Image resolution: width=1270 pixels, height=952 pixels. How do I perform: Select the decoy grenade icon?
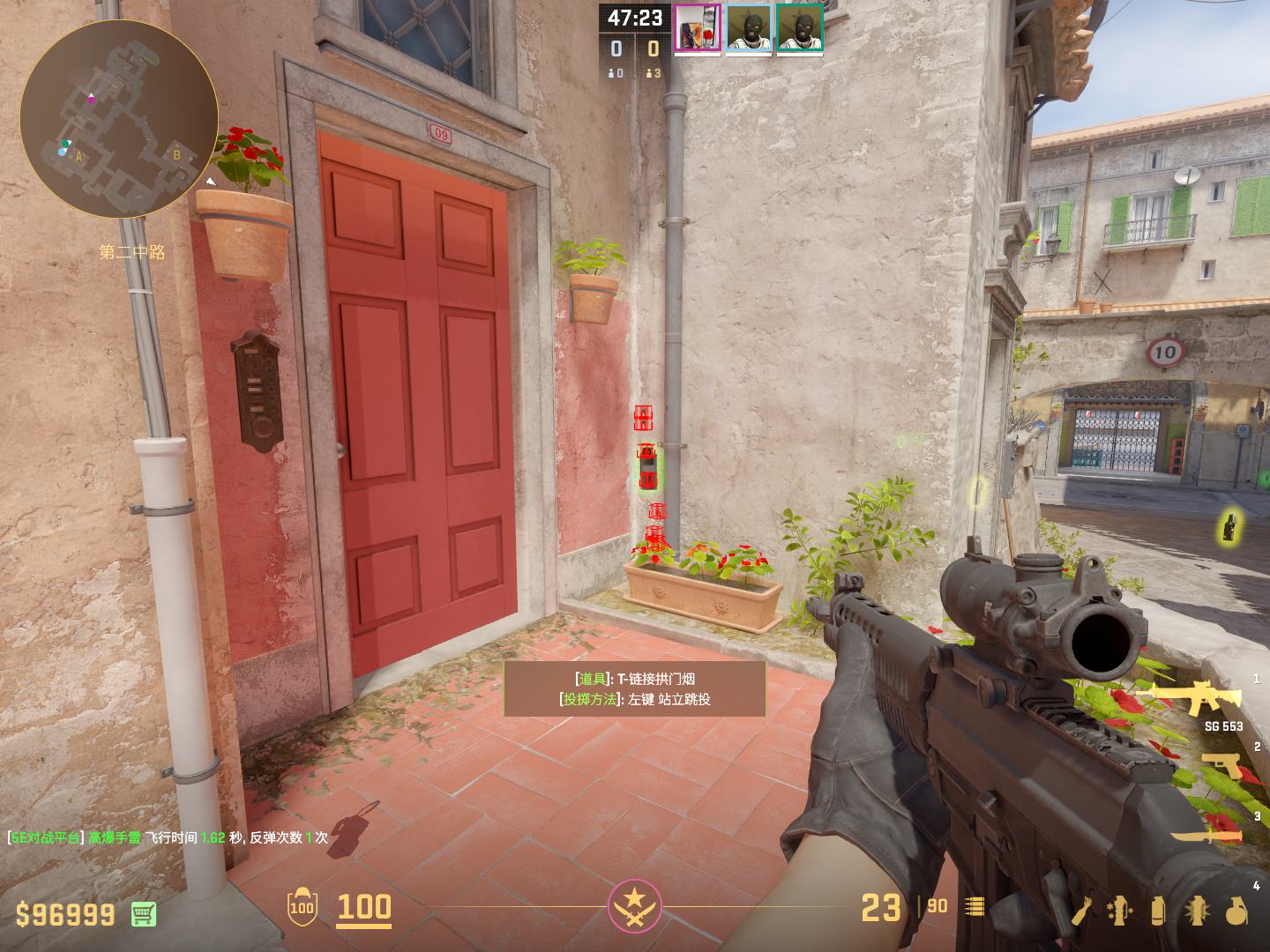pos(1119,911)
